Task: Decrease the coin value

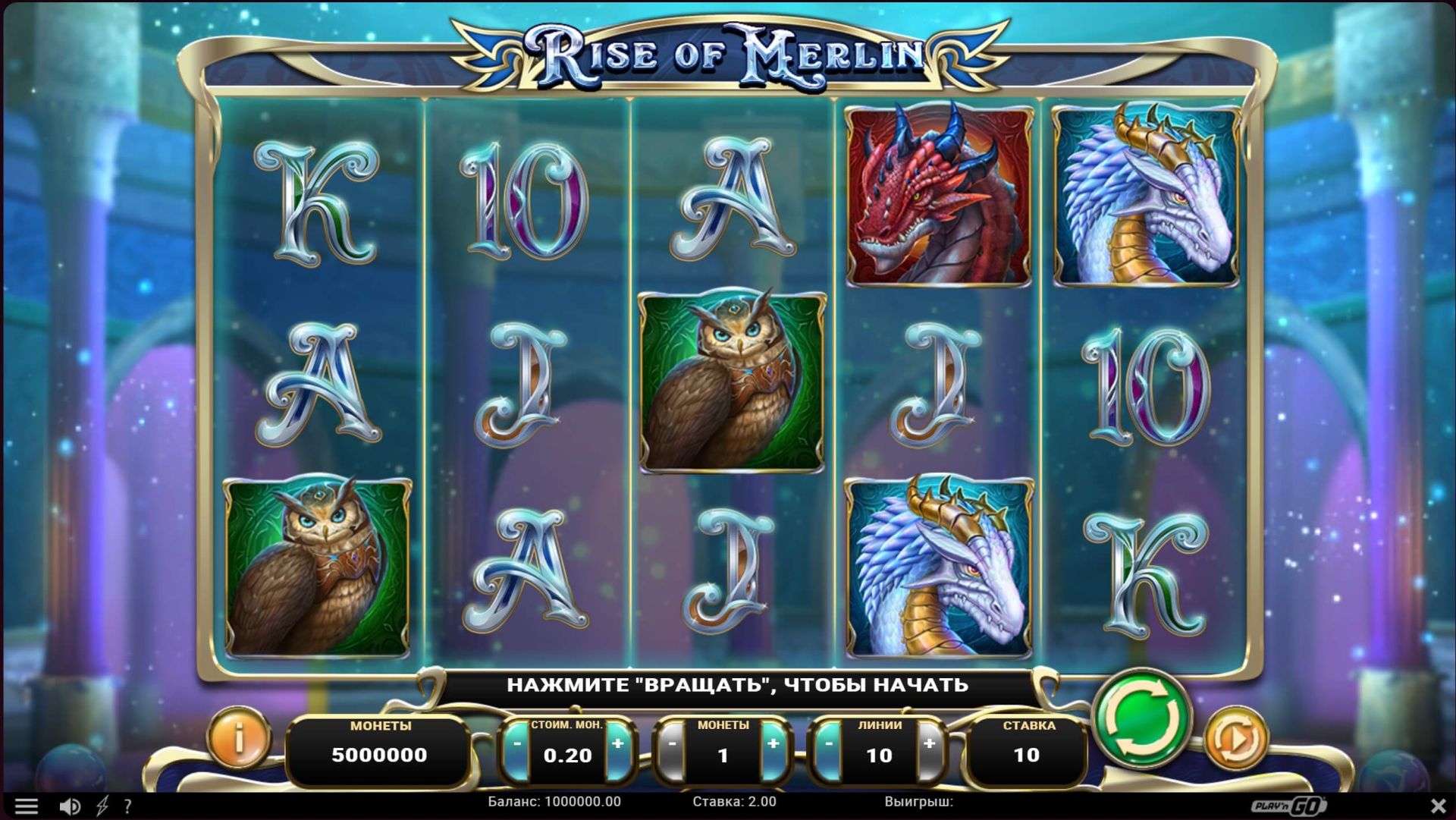Action: 517,745
